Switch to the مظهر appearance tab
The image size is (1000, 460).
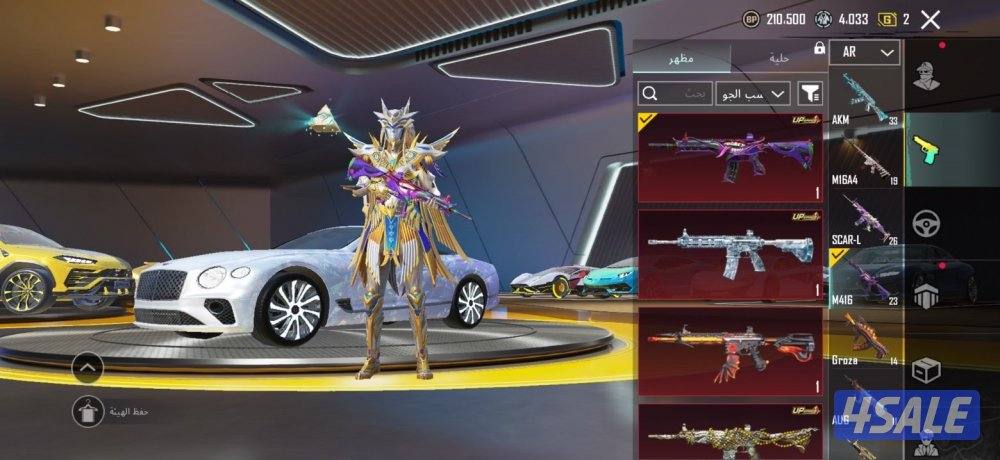point(684,58)
